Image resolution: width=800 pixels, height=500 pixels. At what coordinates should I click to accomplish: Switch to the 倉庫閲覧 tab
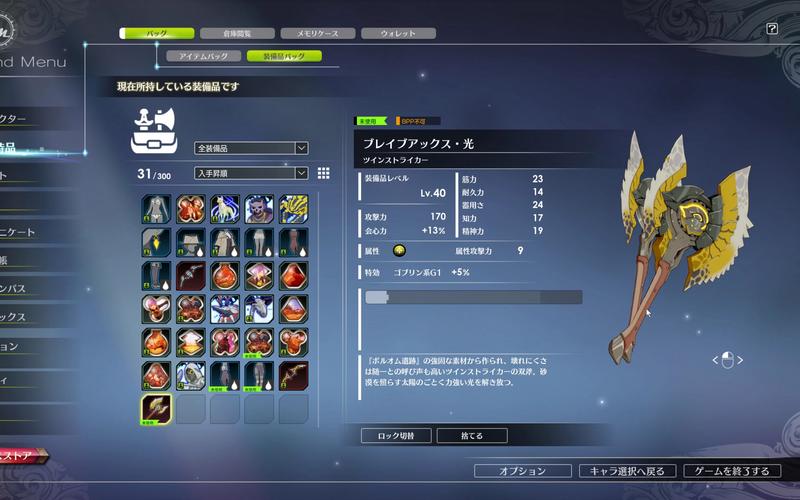pos(236,33)
